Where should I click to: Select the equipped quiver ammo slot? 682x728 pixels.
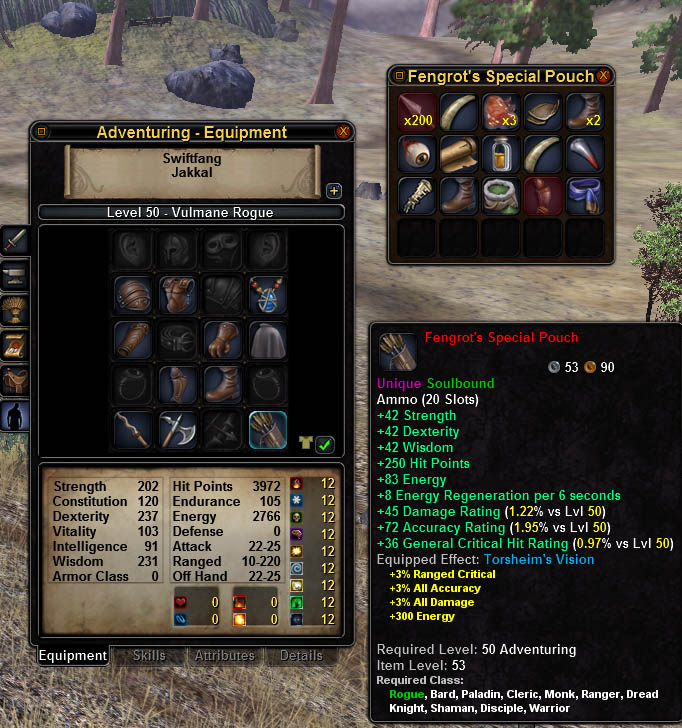(x=268, y=430)
